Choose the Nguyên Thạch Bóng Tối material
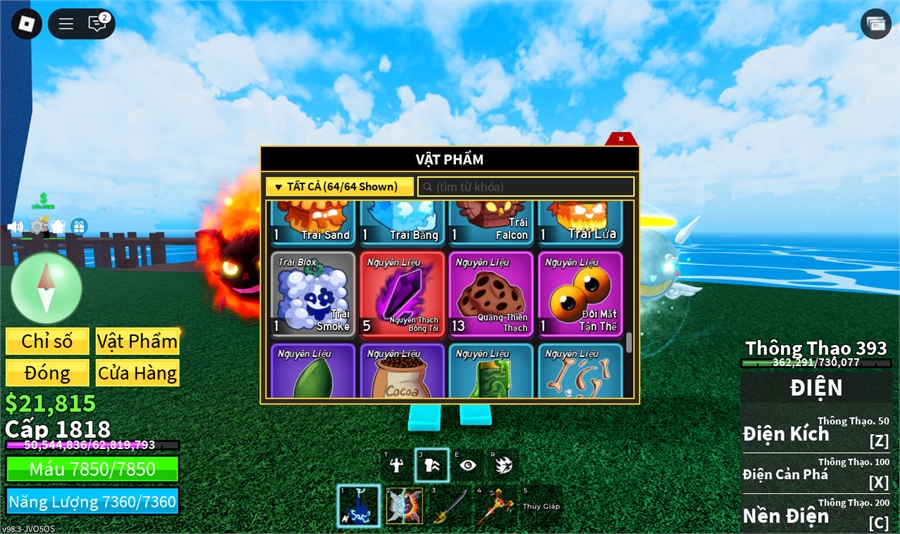Image resolution: width=900 pixels, height=534 pixels. 402,293
